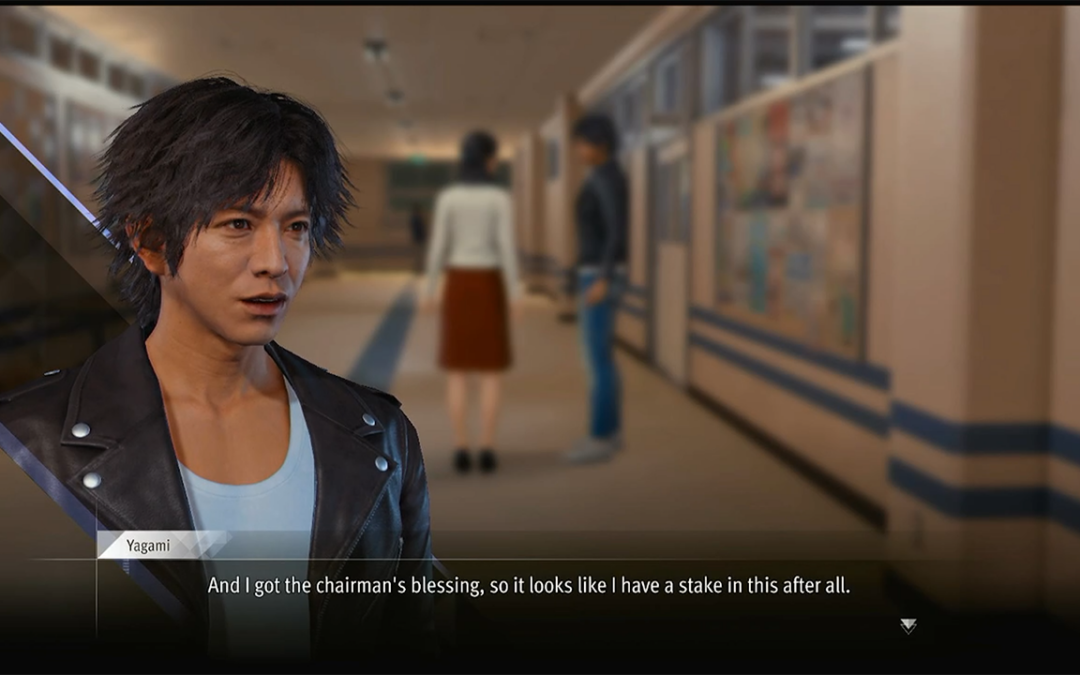Advance dialogue with the down-arrow indicator
The height and width of the screenshot is (675, 1080).
coord(907,626)
